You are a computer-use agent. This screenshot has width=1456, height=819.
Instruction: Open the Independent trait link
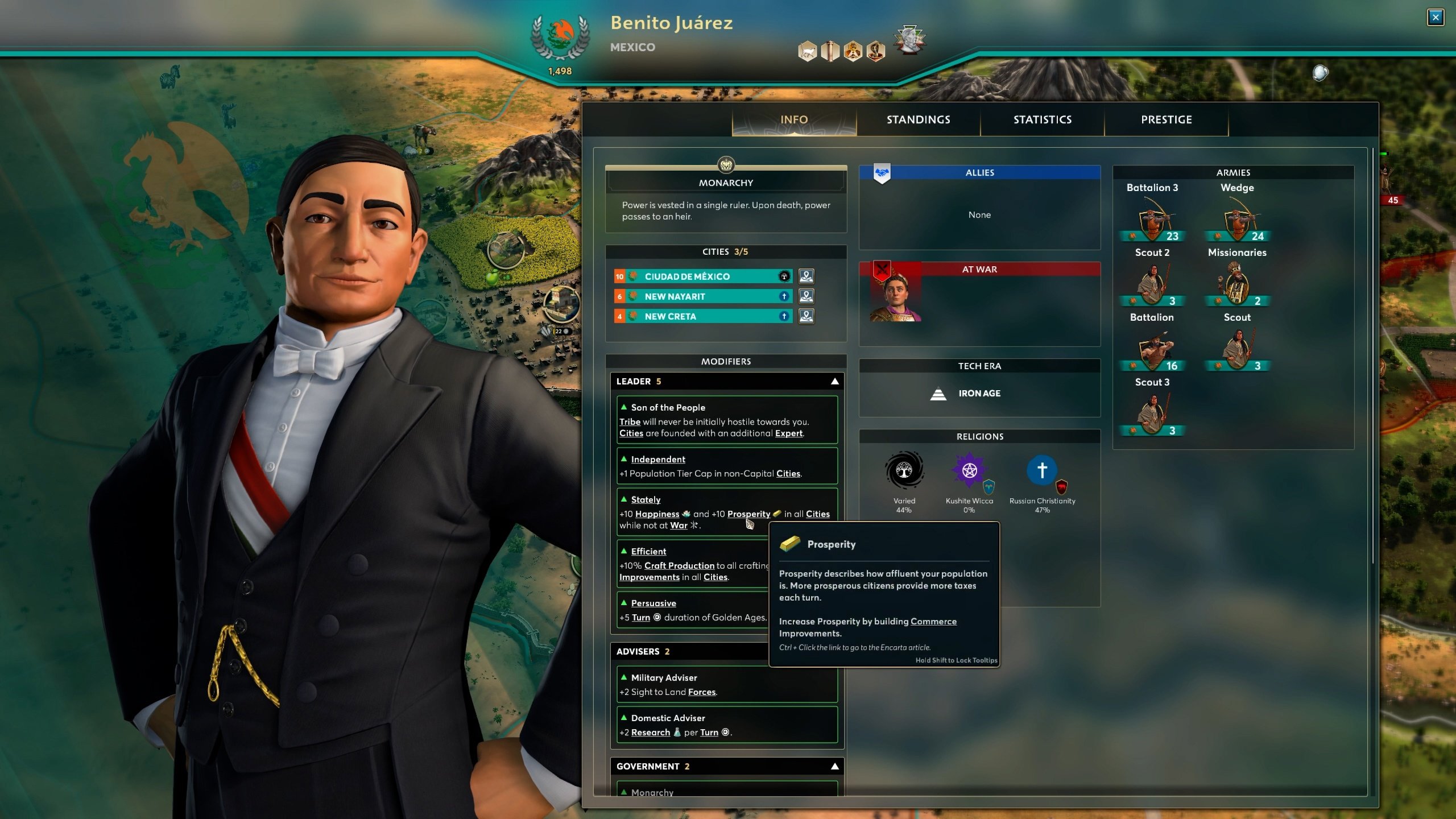coord(657,459)
